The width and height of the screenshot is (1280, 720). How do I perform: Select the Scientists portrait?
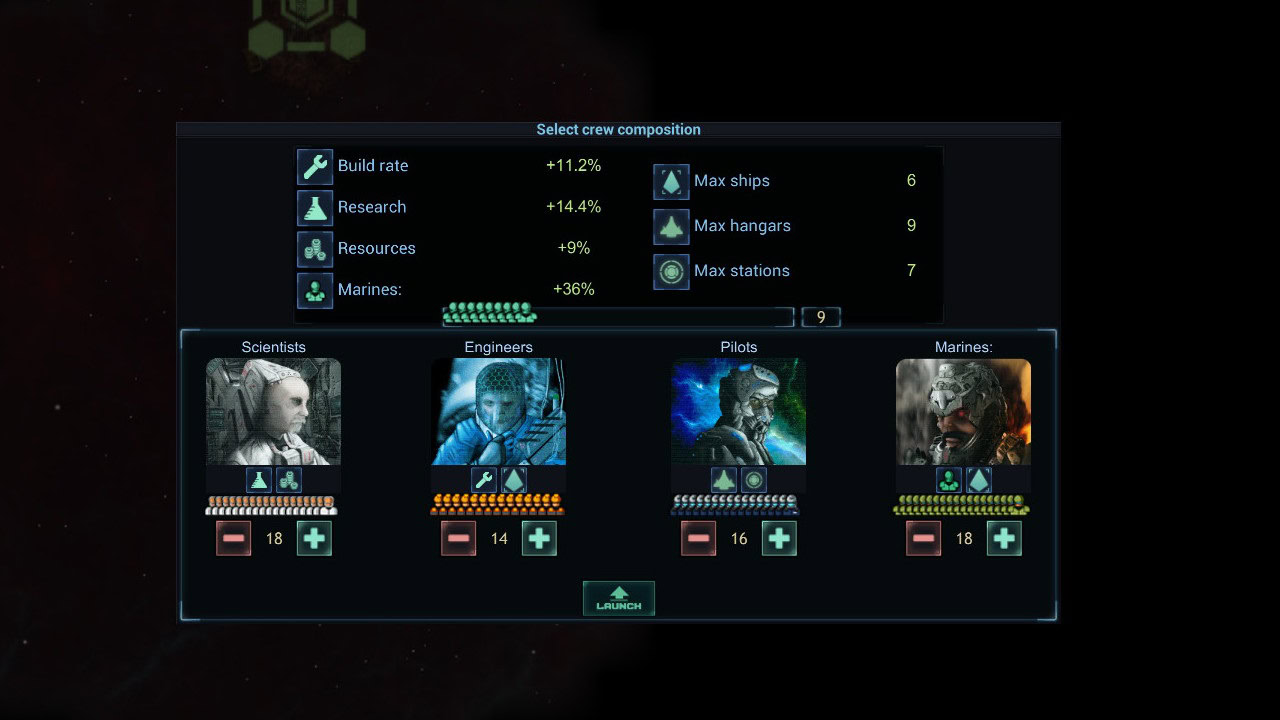coord(273,412)
